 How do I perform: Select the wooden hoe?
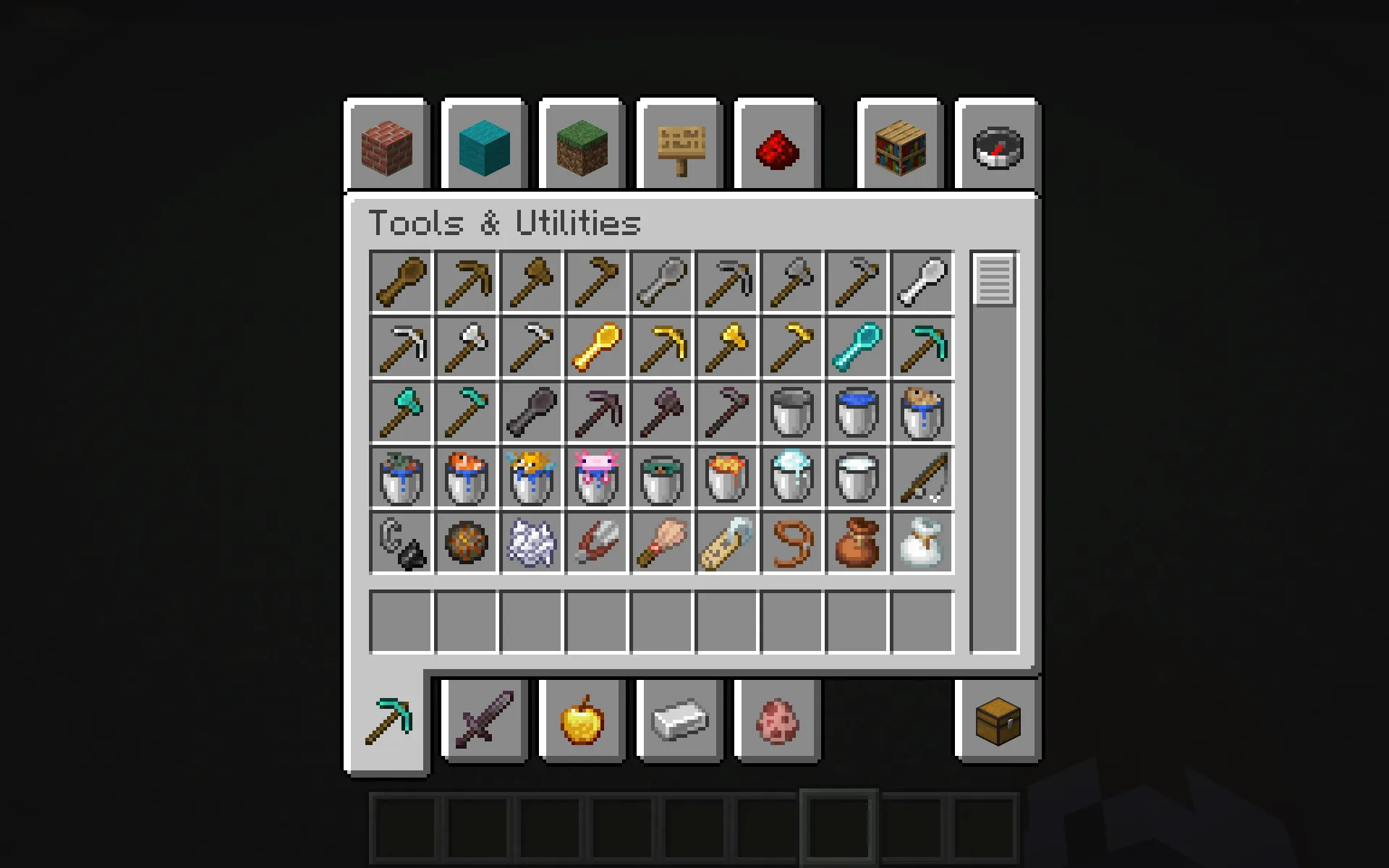click(597, 282)
